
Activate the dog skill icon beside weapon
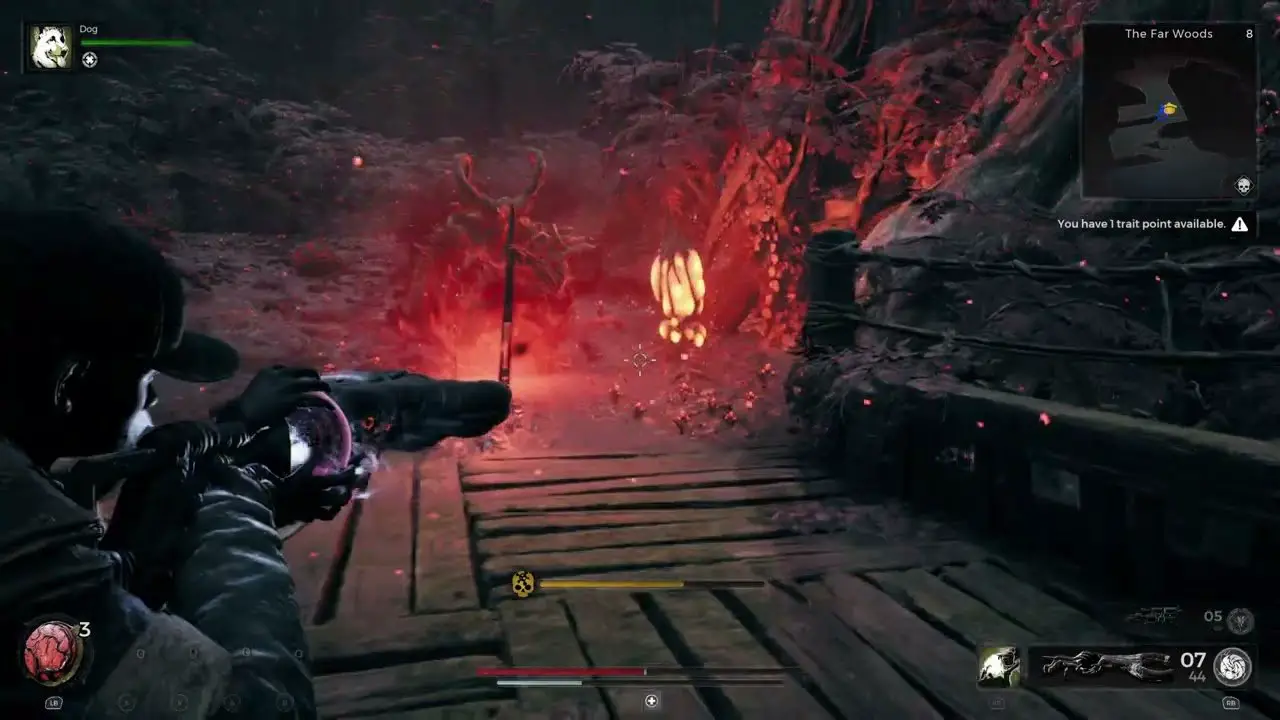[x=999, y=666]
